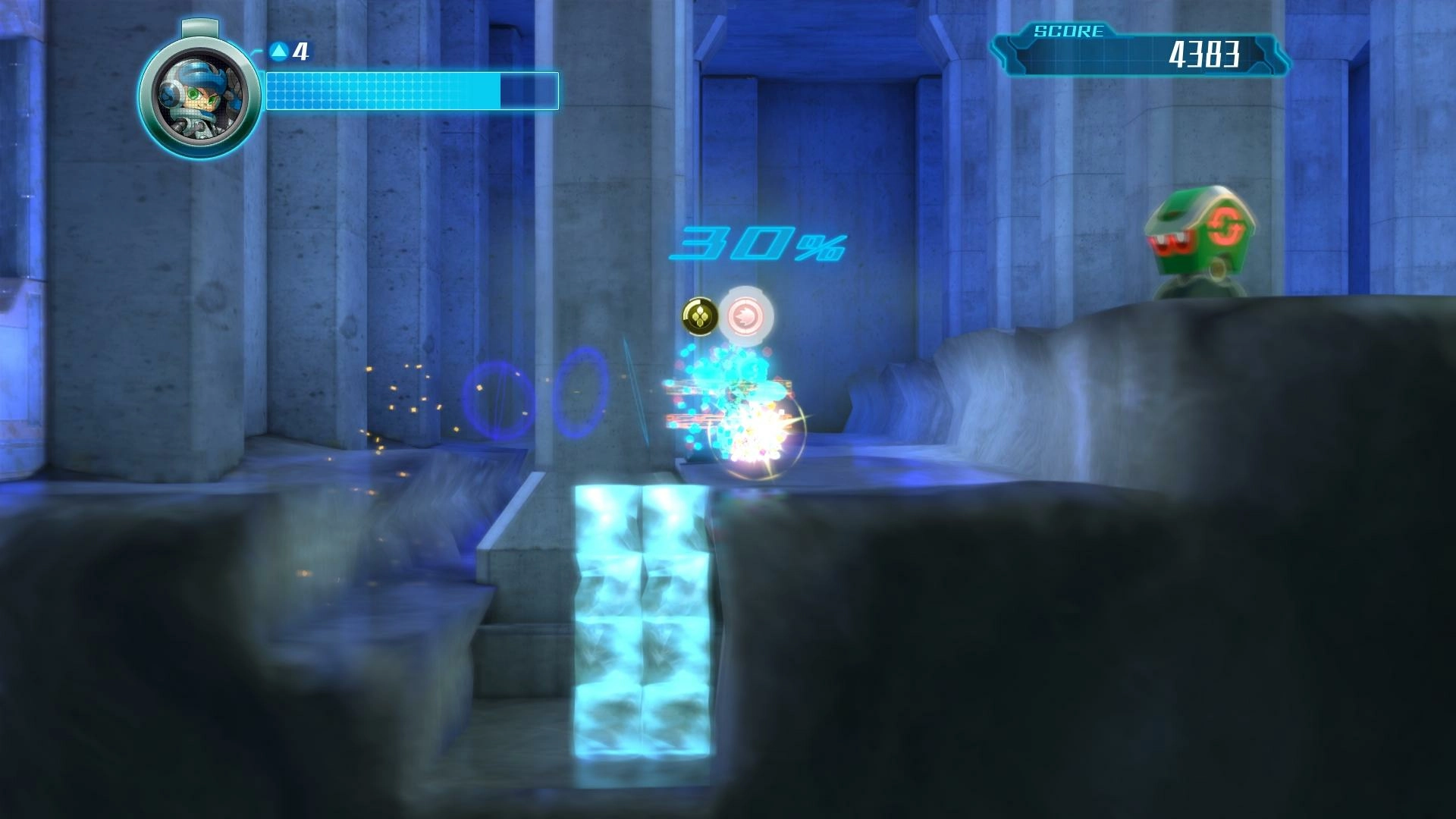Select the red circular boost icon
Screen dimensions: 1456x819
click(x=746, y=315)
